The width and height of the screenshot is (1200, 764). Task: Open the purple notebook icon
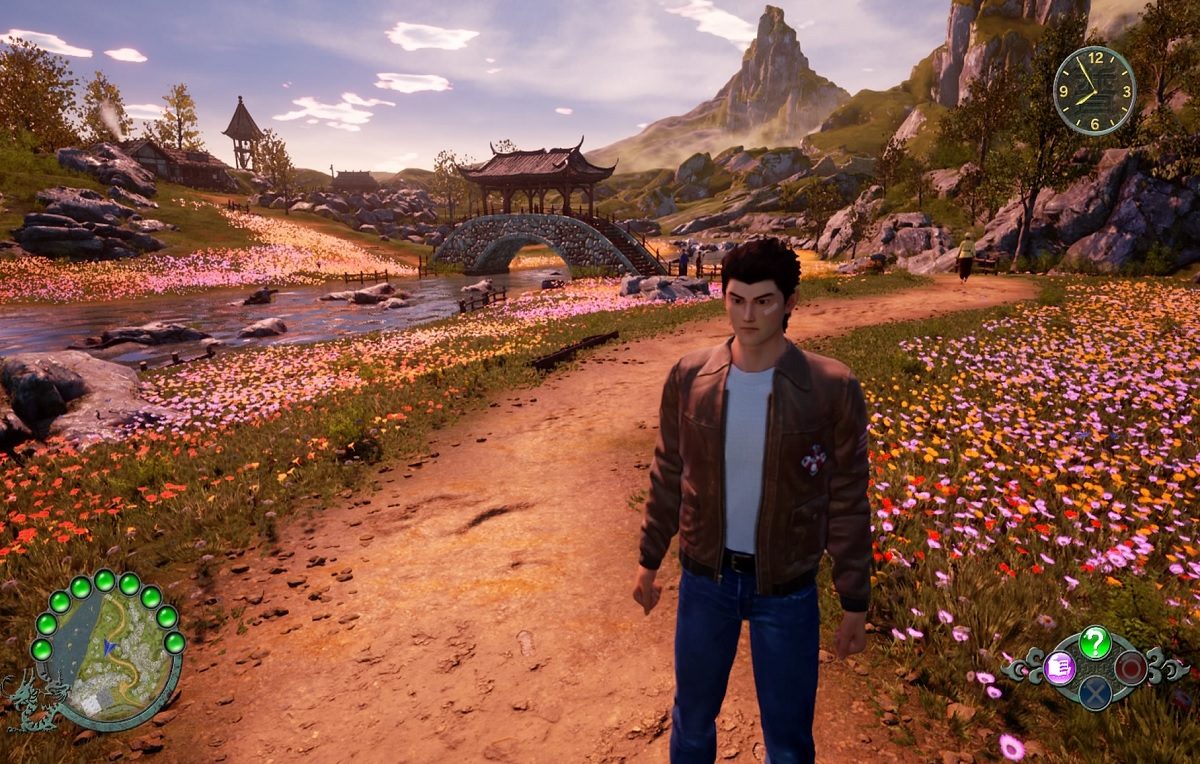pyautogui.click(x=1059, y=668)
